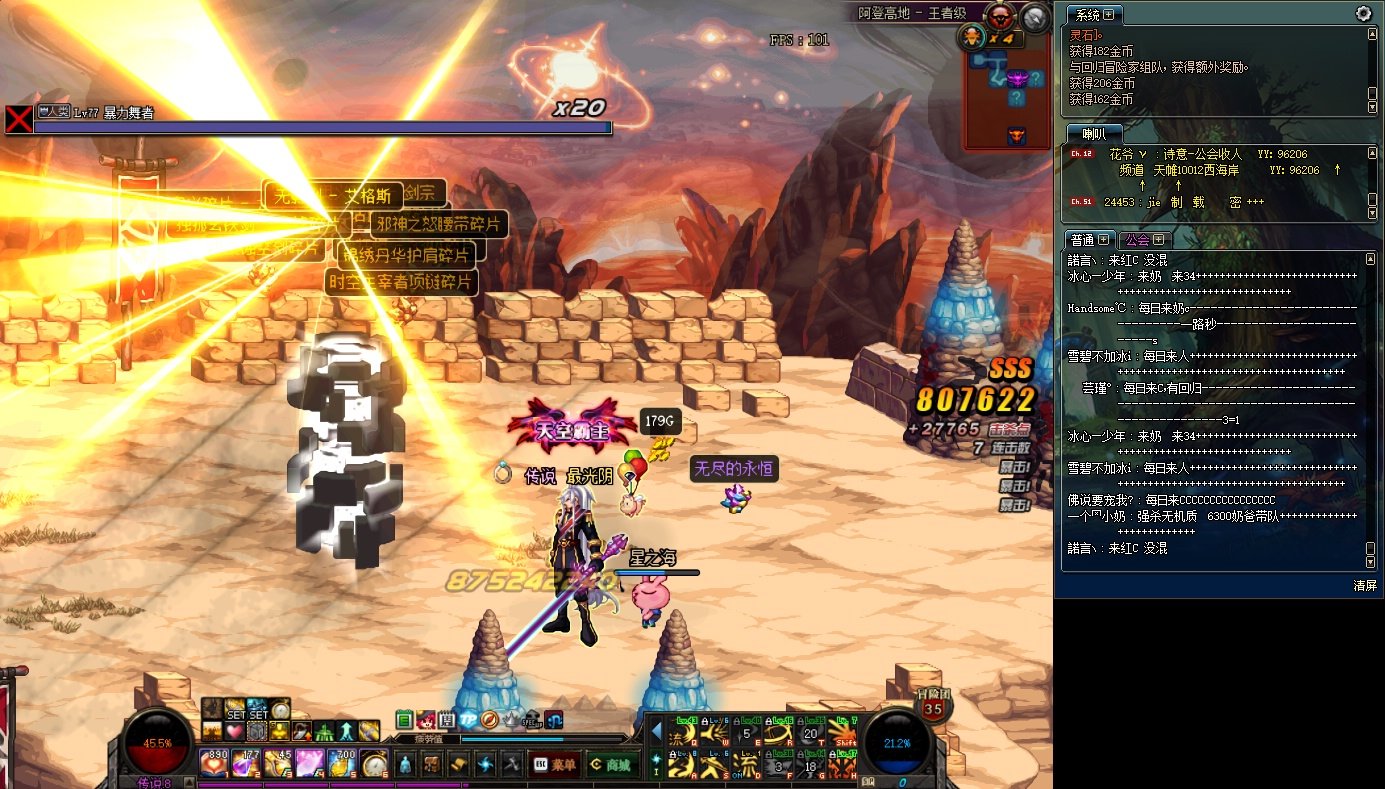Switch to the 公会 guild chat tab
The width and height of the screenshot is (1385, 789).
click(1143, 240)
